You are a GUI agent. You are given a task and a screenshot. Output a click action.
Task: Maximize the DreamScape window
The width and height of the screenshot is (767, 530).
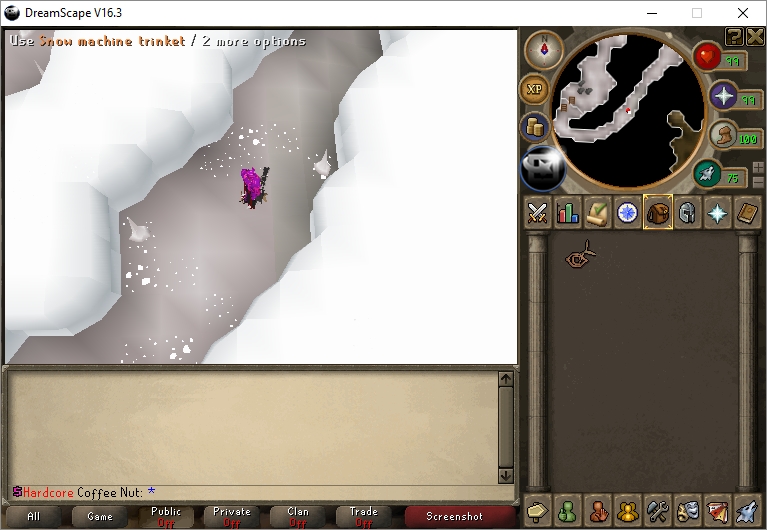(x=697, y=13)
